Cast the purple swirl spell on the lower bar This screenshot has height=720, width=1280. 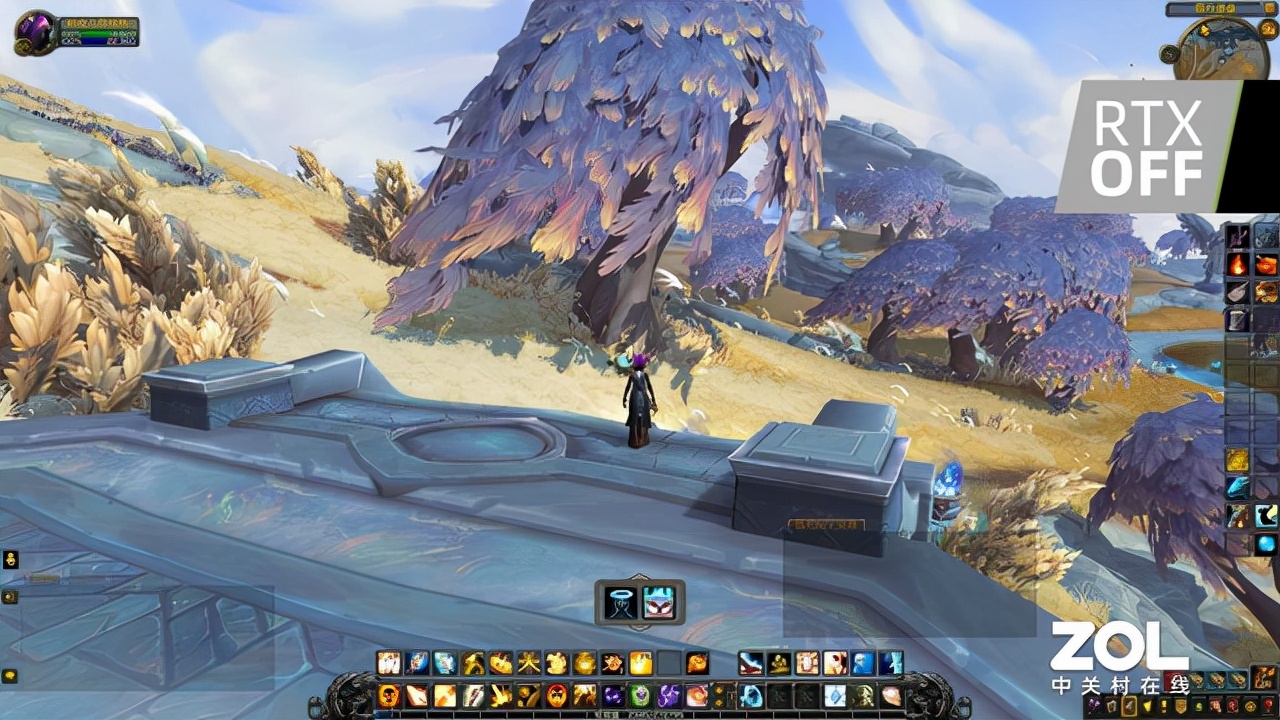pos(669,695)
